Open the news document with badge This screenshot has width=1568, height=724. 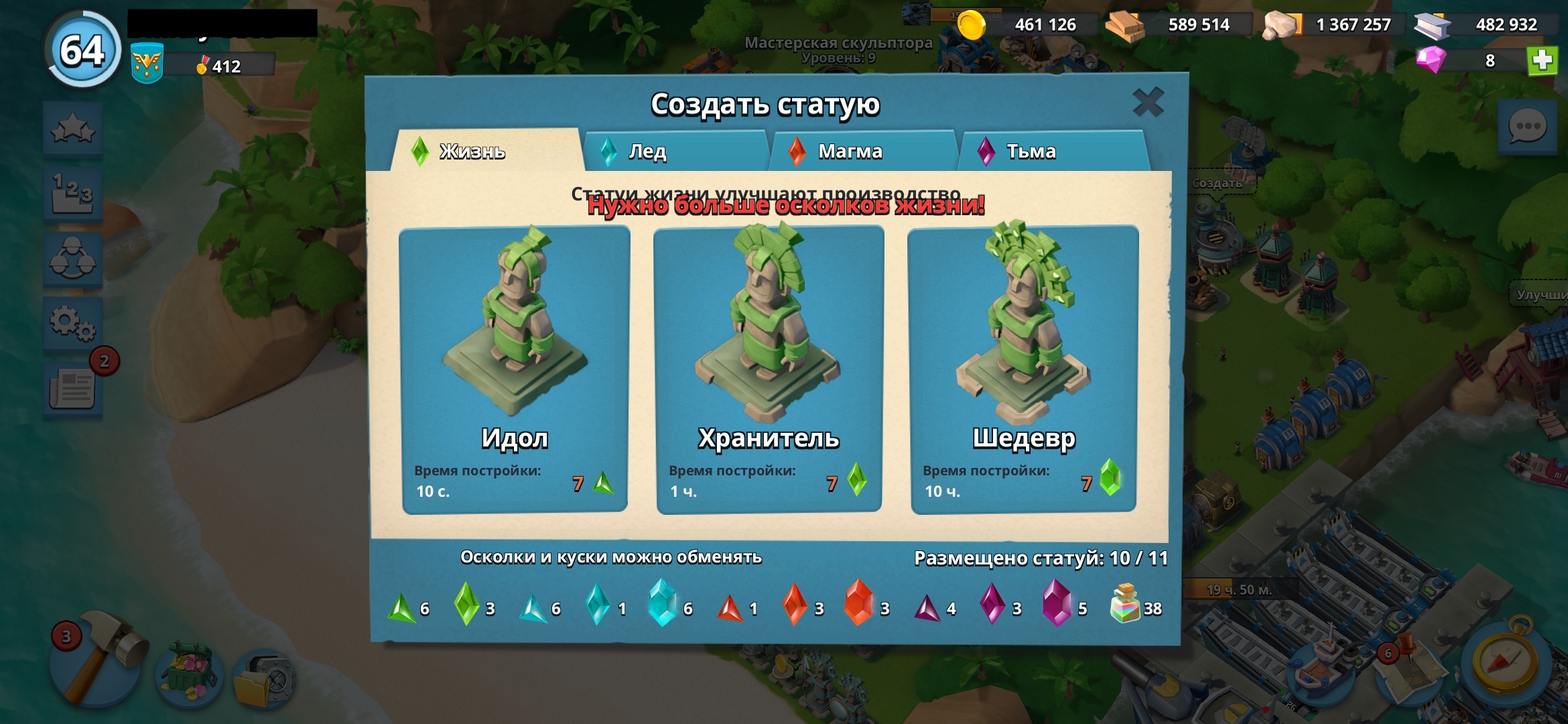[73, 389]
